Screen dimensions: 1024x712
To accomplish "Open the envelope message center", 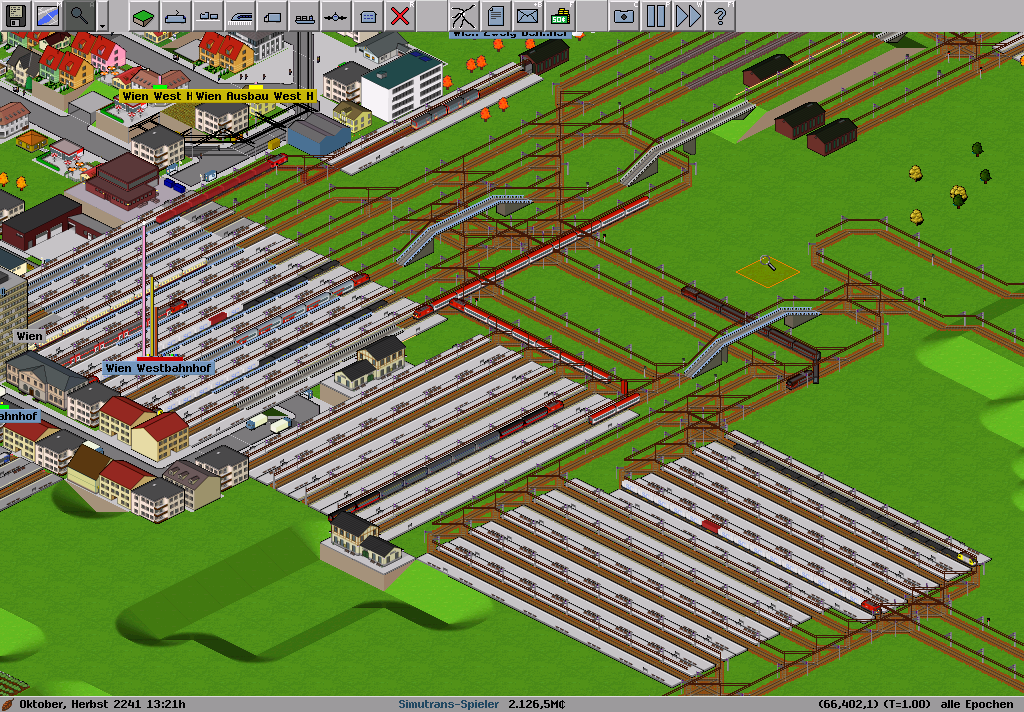I will point(527,15).
